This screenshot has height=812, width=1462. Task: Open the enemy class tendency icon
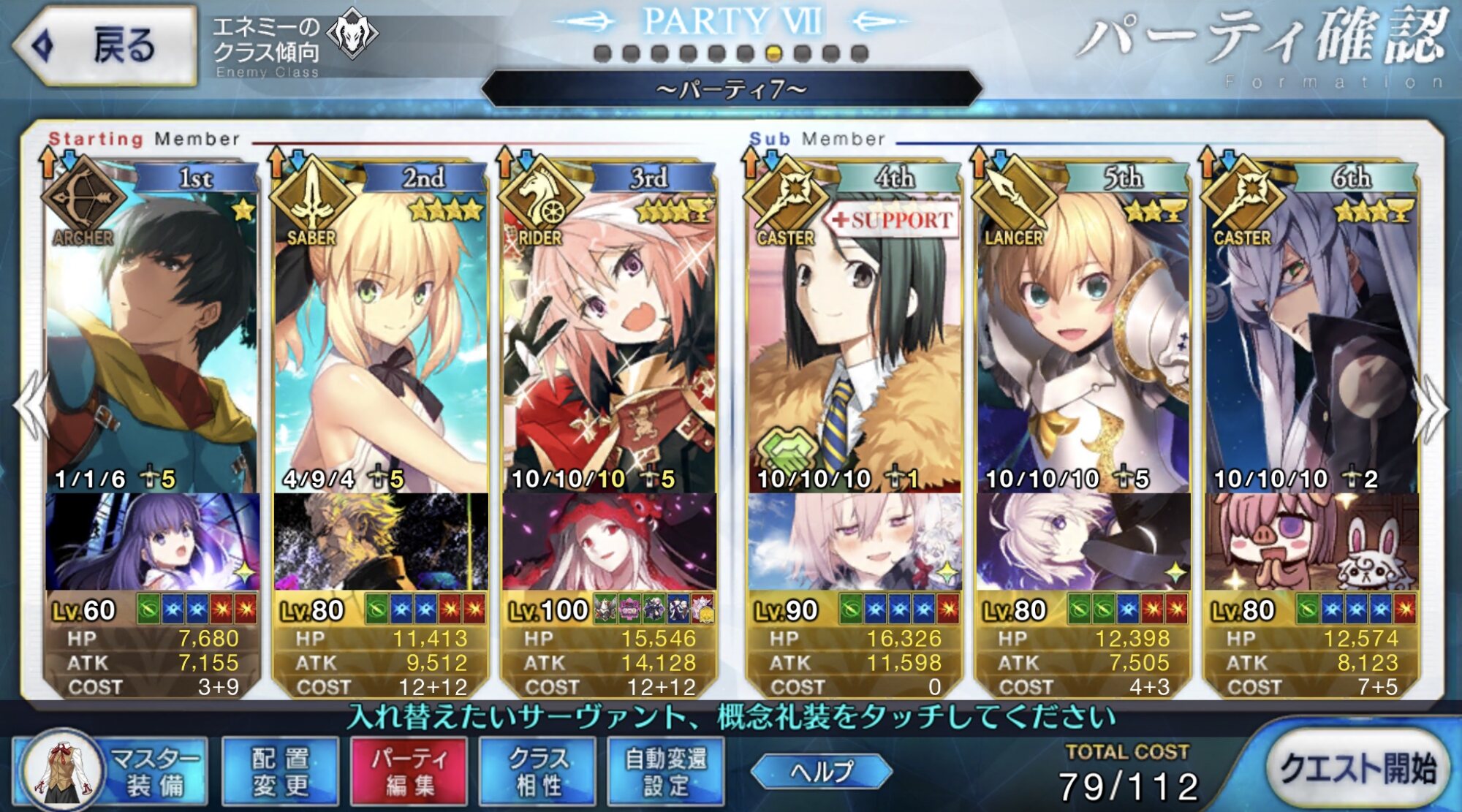[x=352, y=34]
